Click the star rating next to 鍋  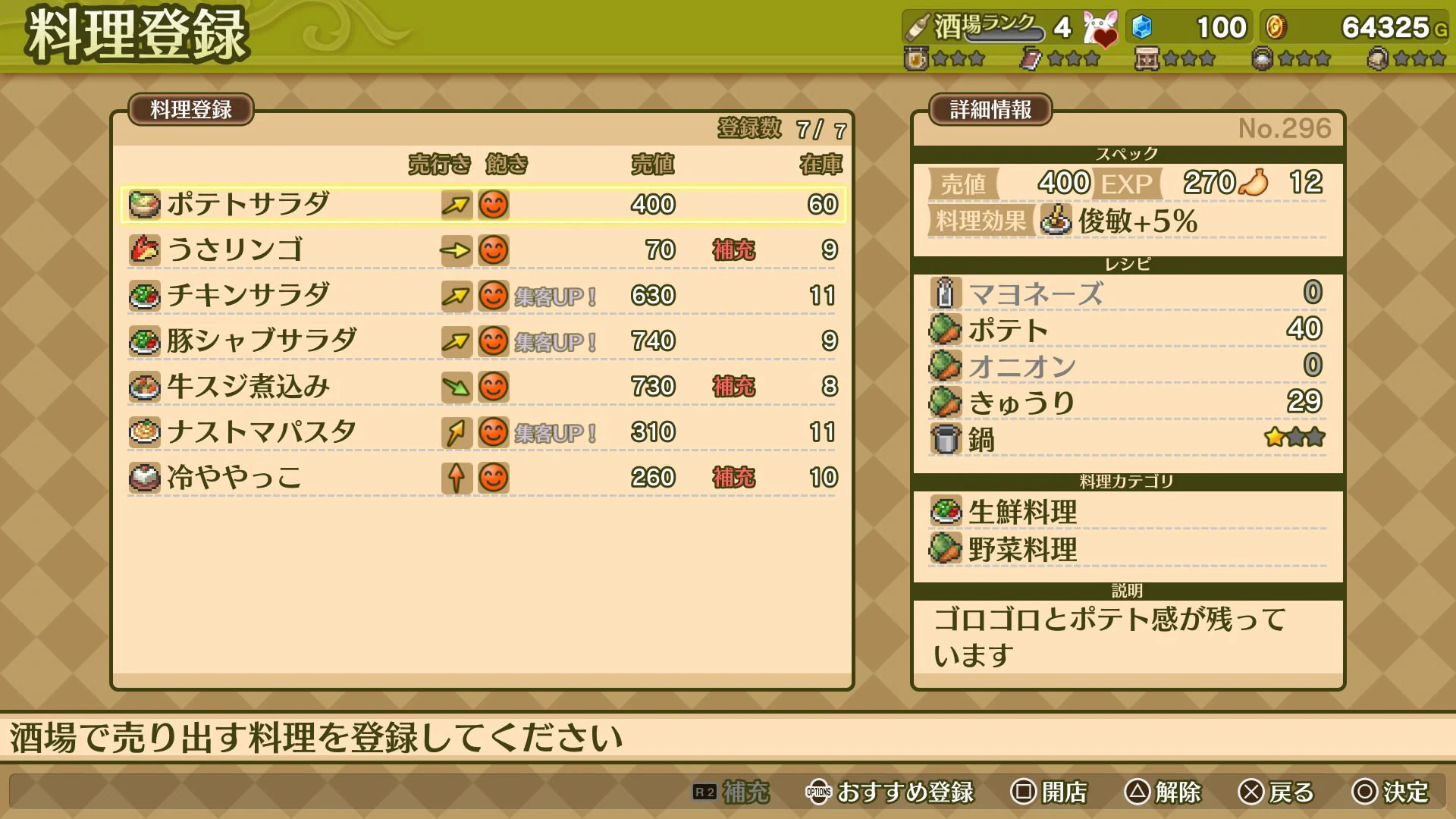tap(1295, 437)
